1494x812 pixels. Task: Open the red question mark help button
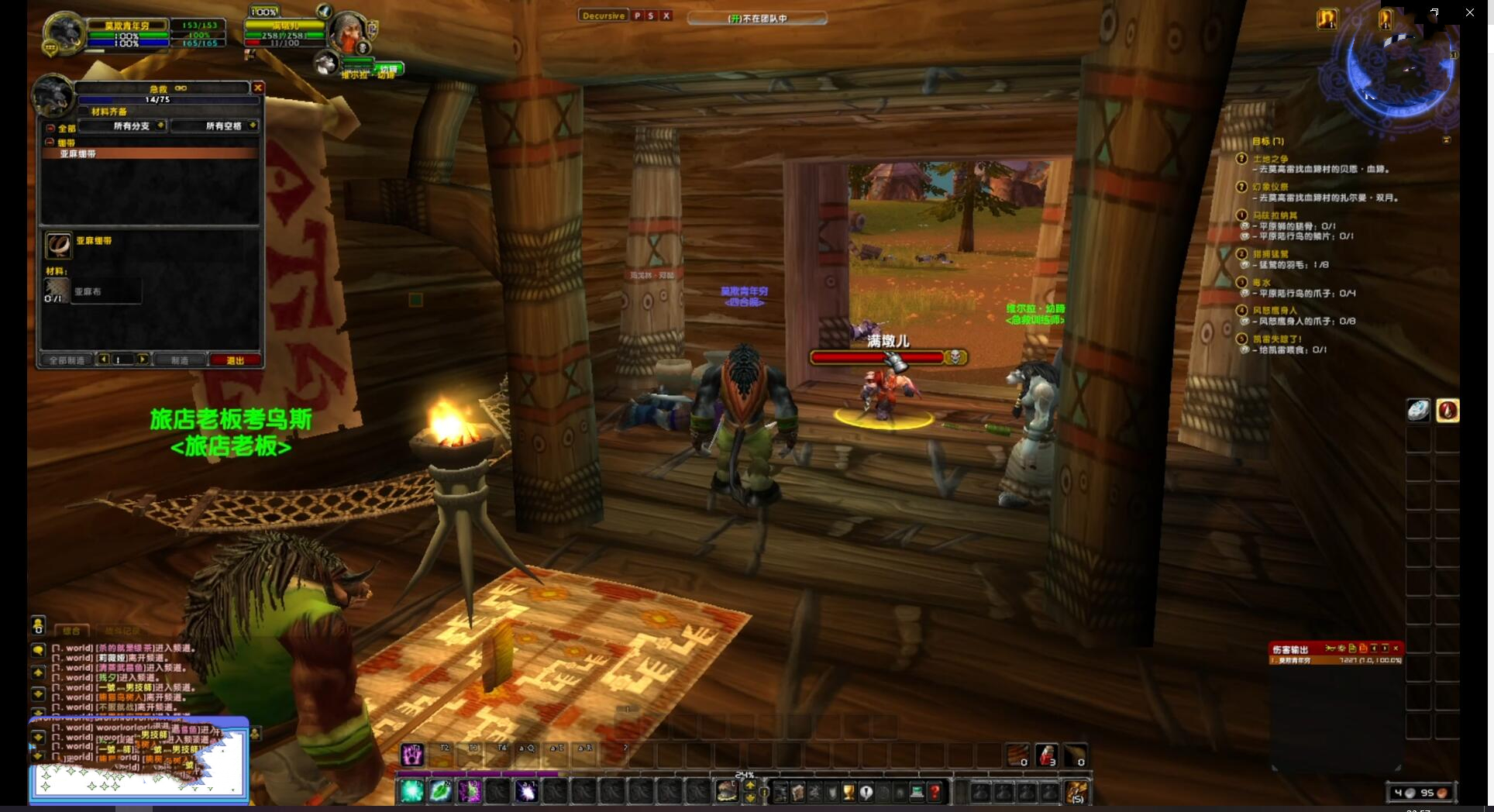pyautogui.click(x=935, y=792)
